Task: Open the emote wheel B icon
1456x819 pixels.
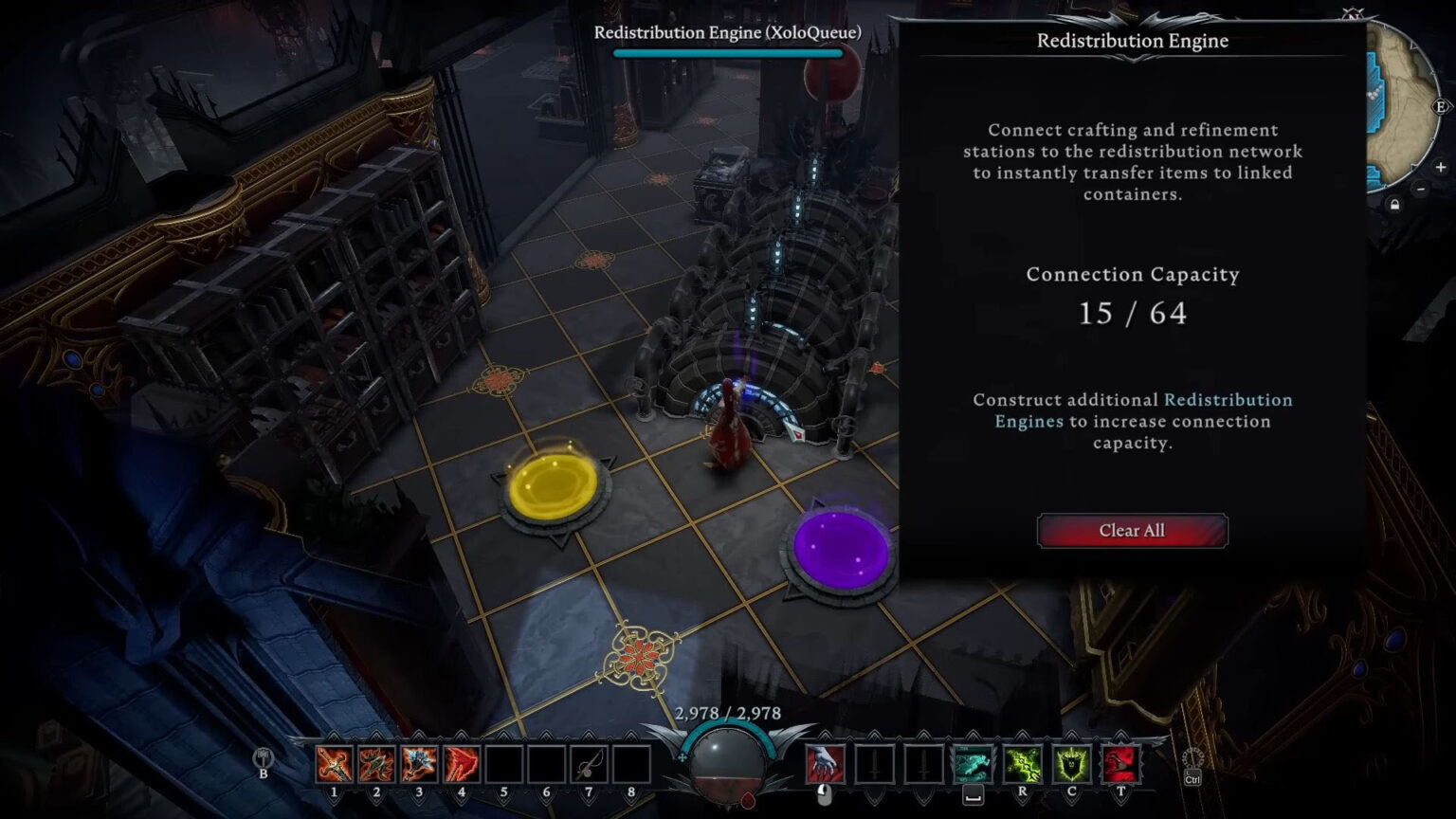Action: coord(263,758)
